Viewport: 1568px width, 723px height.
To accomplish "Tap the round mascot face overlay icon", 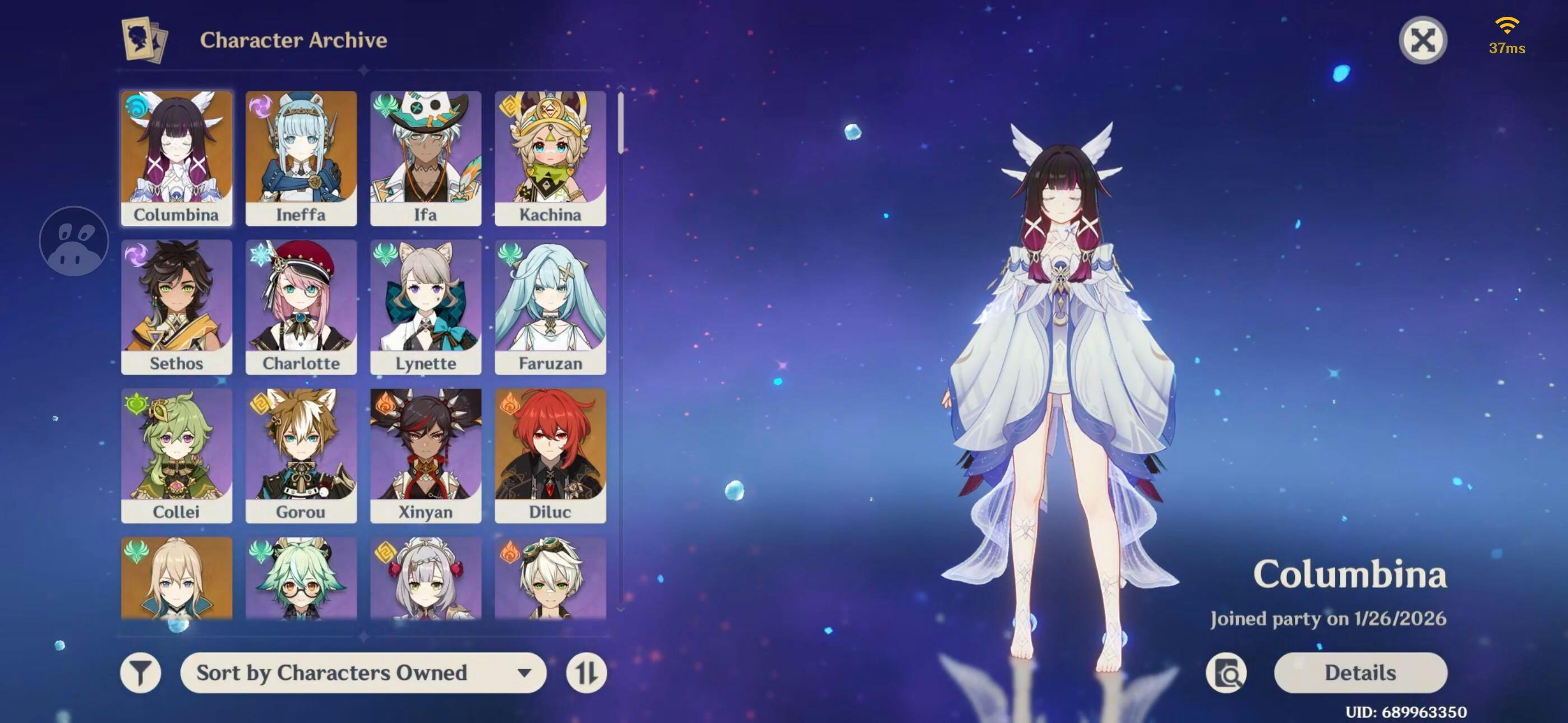I will pyautogui.click(x=74, y=241).
